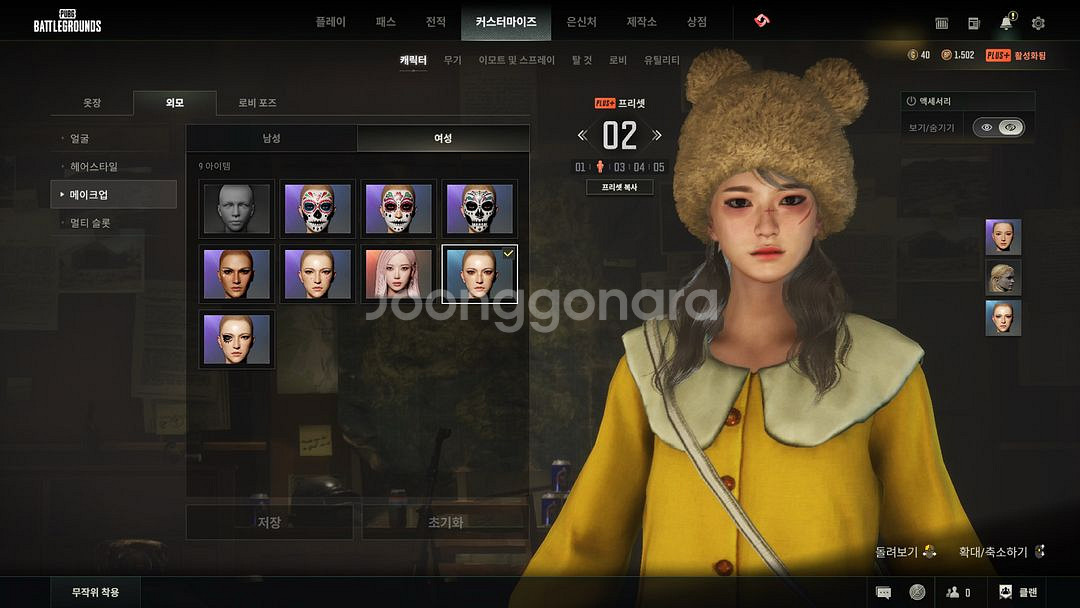This screenshot has width=1080, height=608.
Task: Select the gray no-makeup head thumbnail
Action: point(237,209)
